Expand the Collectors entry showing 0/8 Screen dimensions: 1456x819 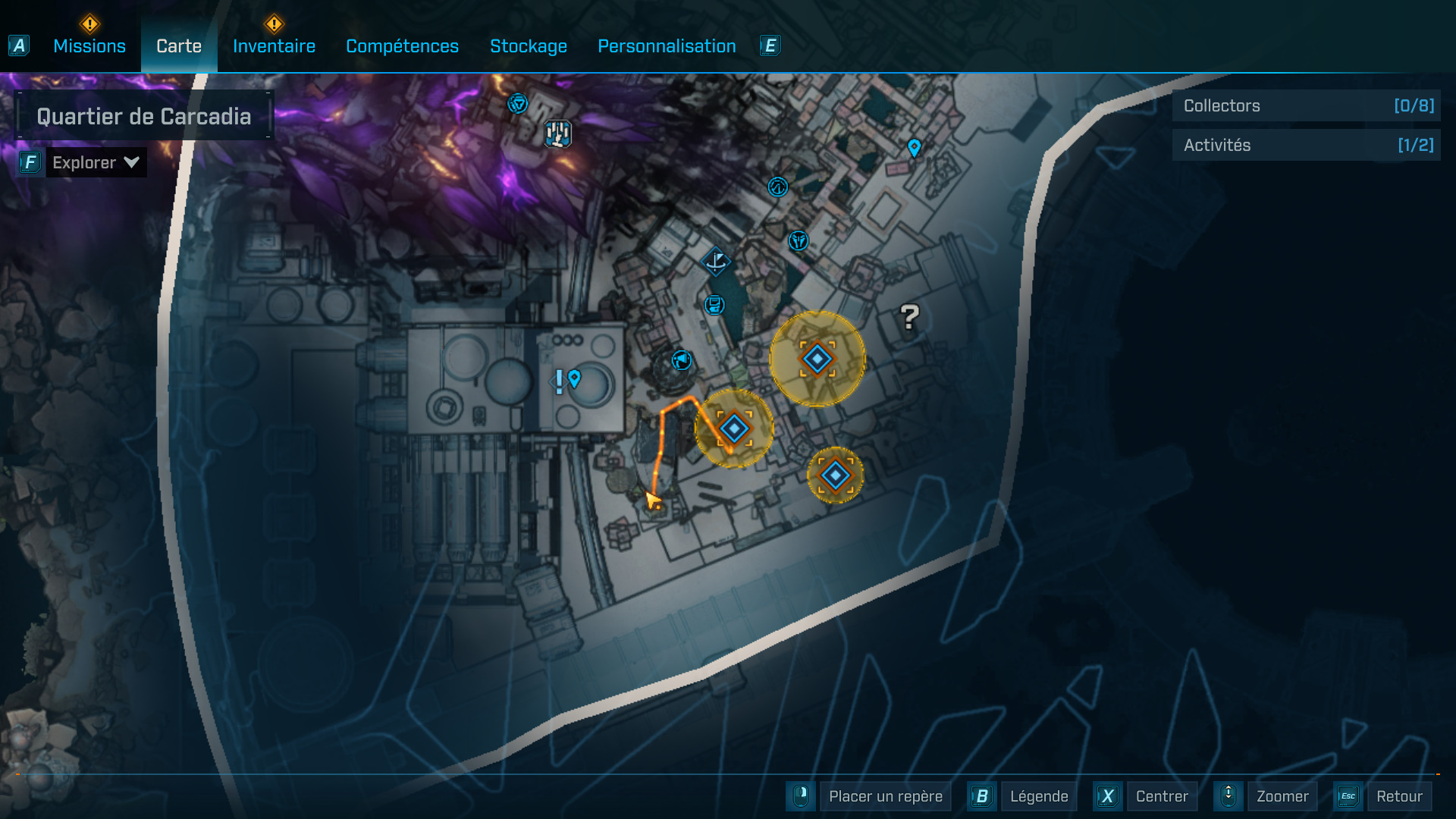[x=1306, y=105]
